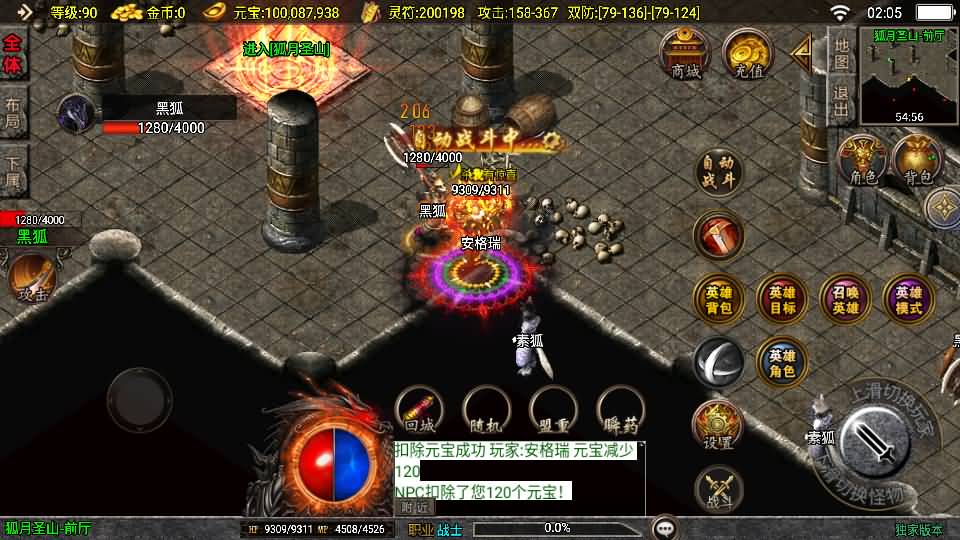Open the 地图 map tab
This screenshot has width=960, height=540.
click(x=842, y=53)
